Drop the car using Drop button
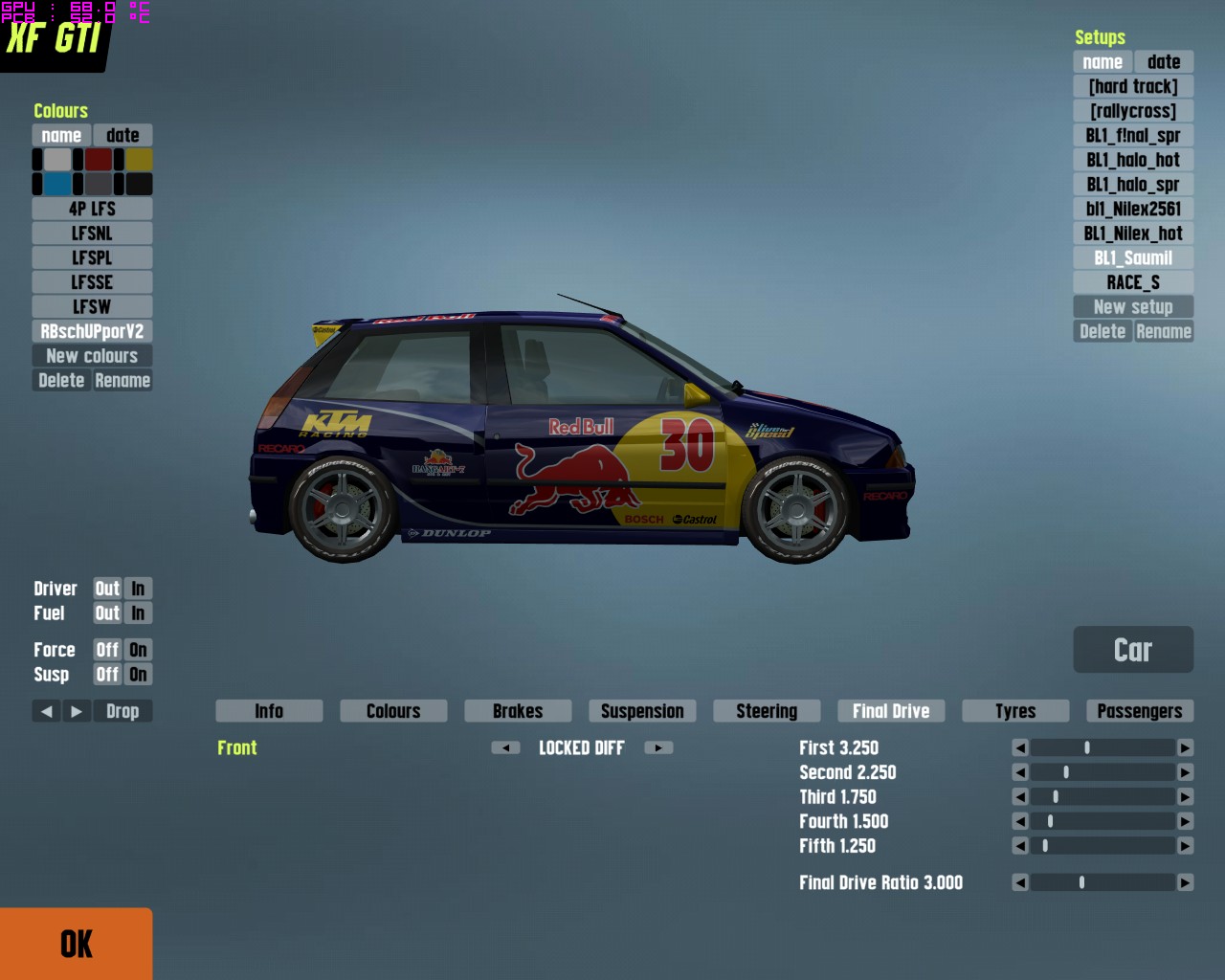The image size is (1225, 980). point(122,711)
